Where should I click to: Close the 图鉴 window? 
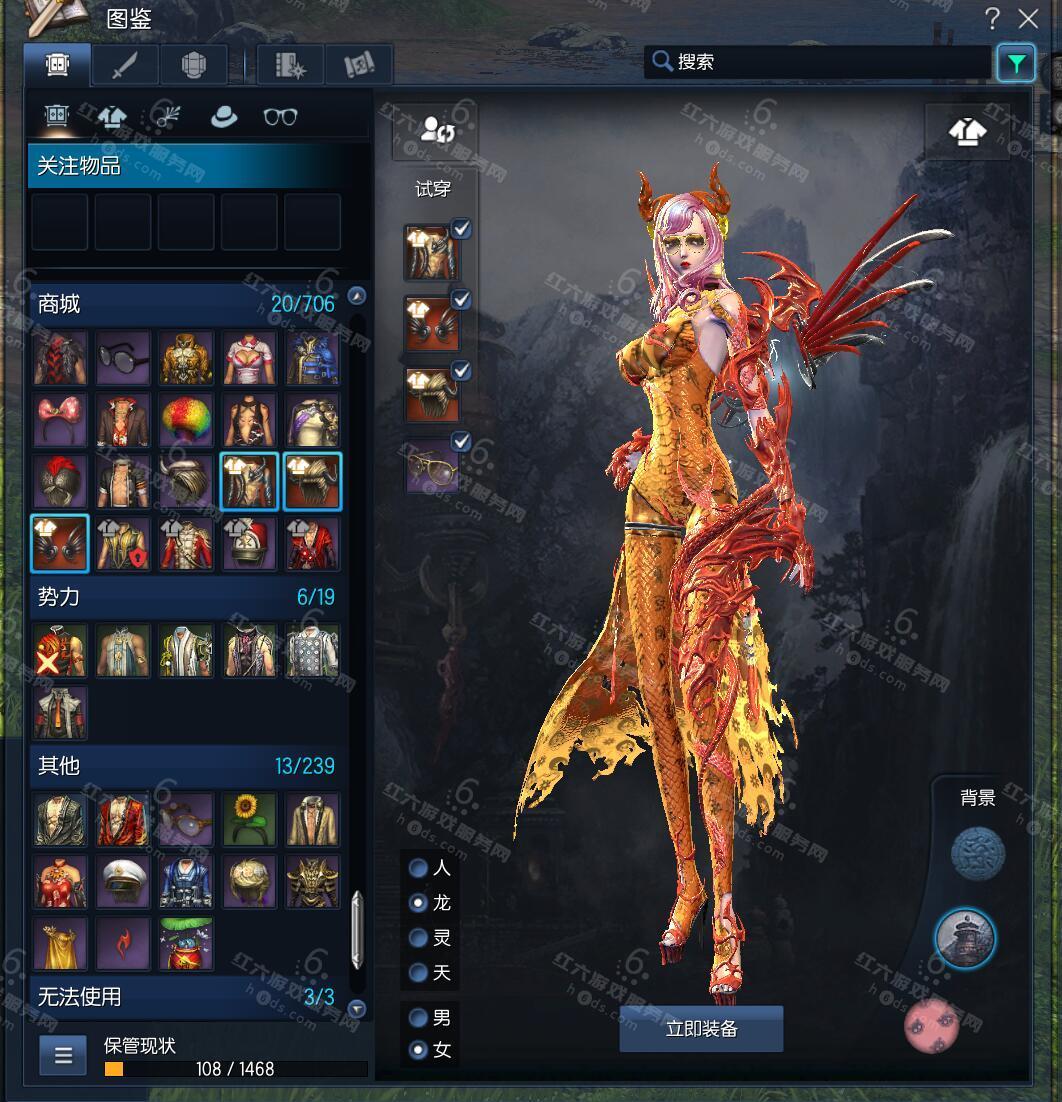point(1028,18)
